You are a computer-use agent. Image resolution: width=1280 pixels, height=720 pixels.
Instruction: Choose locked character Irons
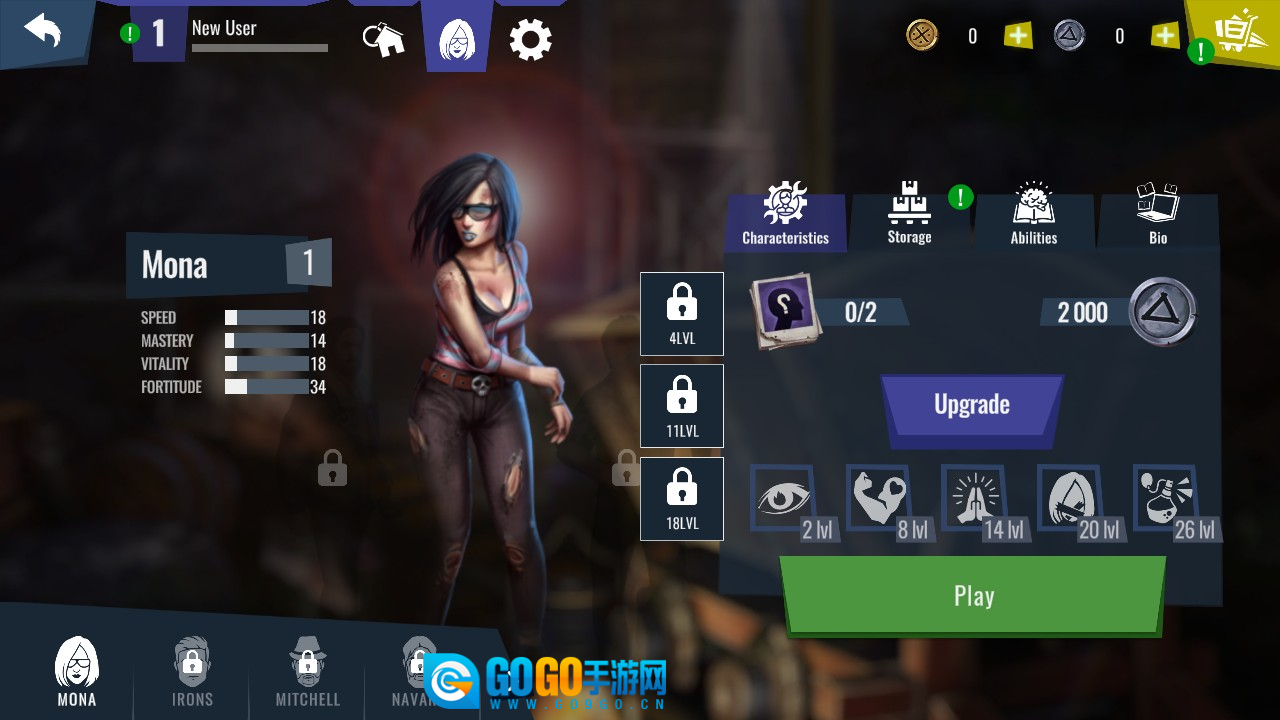coord(192,672)
